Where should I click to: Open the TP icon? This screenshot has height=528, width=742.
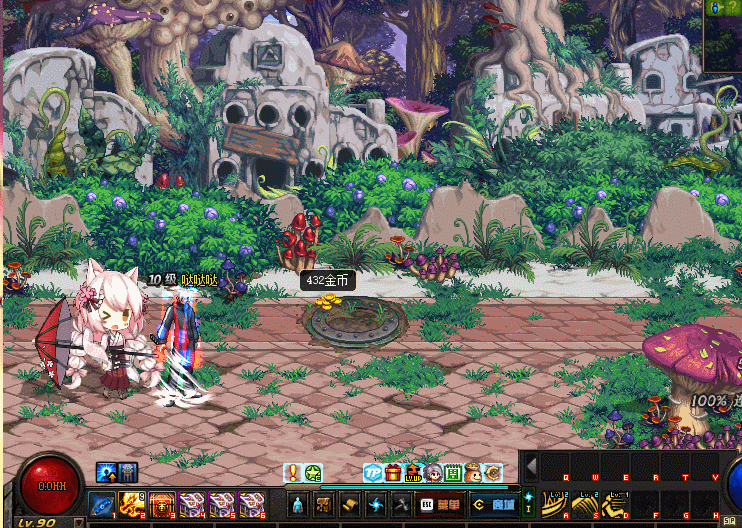(x=373, y=473)
